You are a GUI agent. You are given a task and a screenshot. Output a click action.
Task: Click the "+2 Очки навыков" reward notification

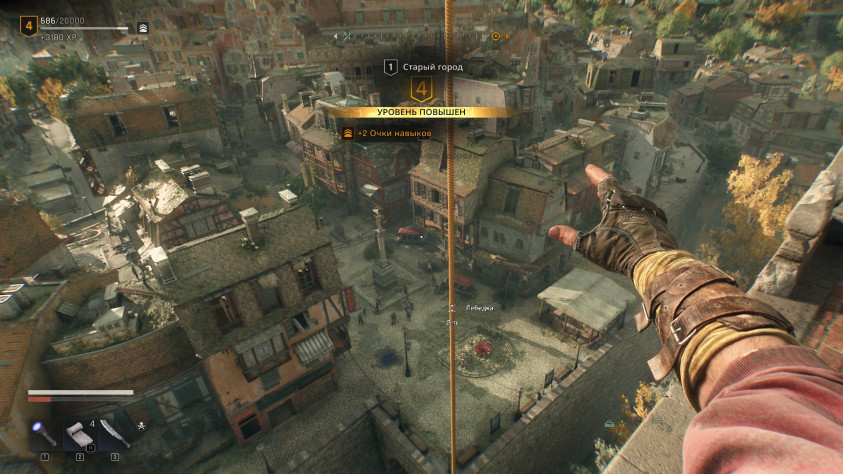tap(388, 132)
